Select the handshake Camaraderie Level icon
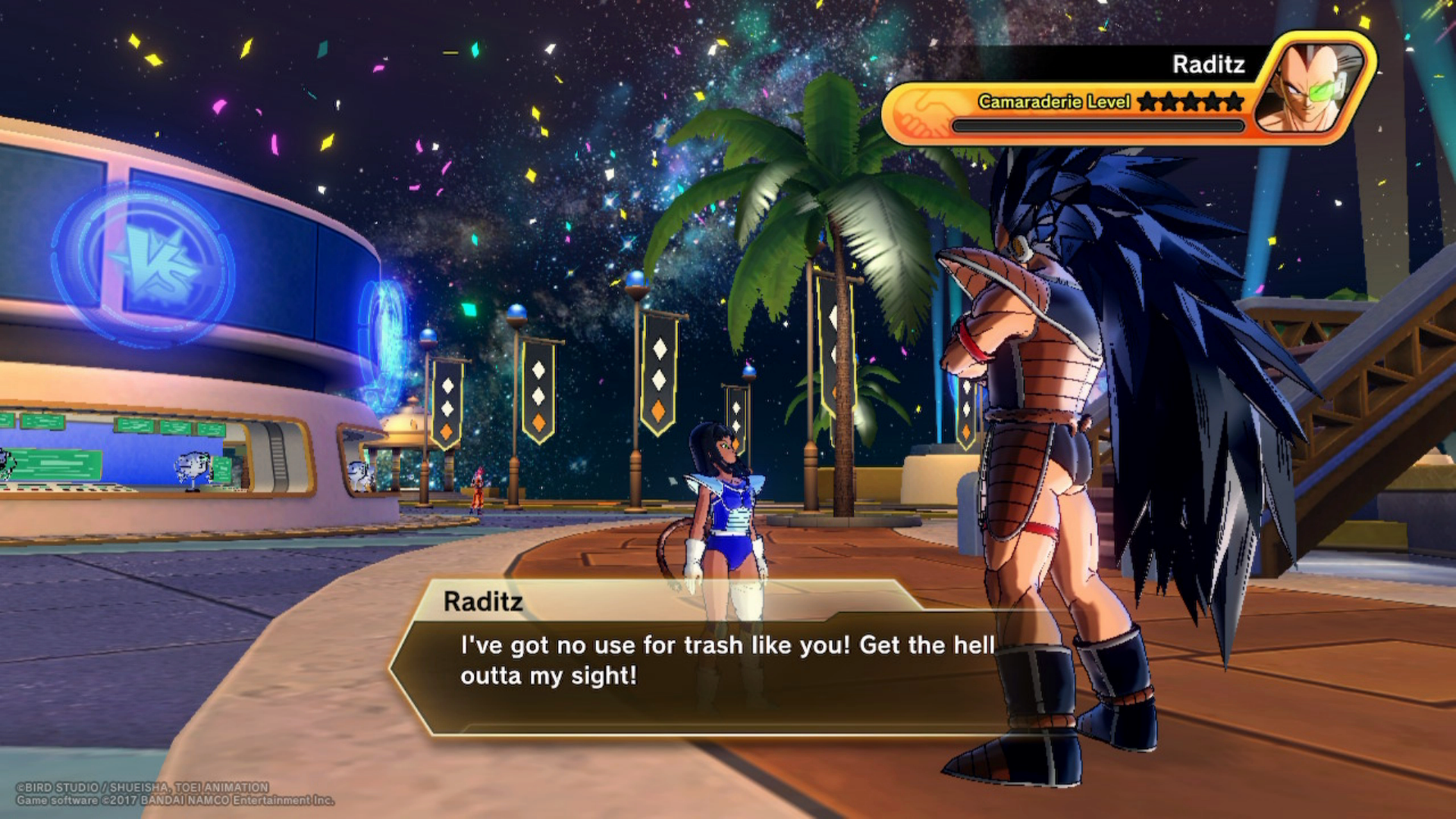This screenshot has width=1456, height=819. pos(926,111)
